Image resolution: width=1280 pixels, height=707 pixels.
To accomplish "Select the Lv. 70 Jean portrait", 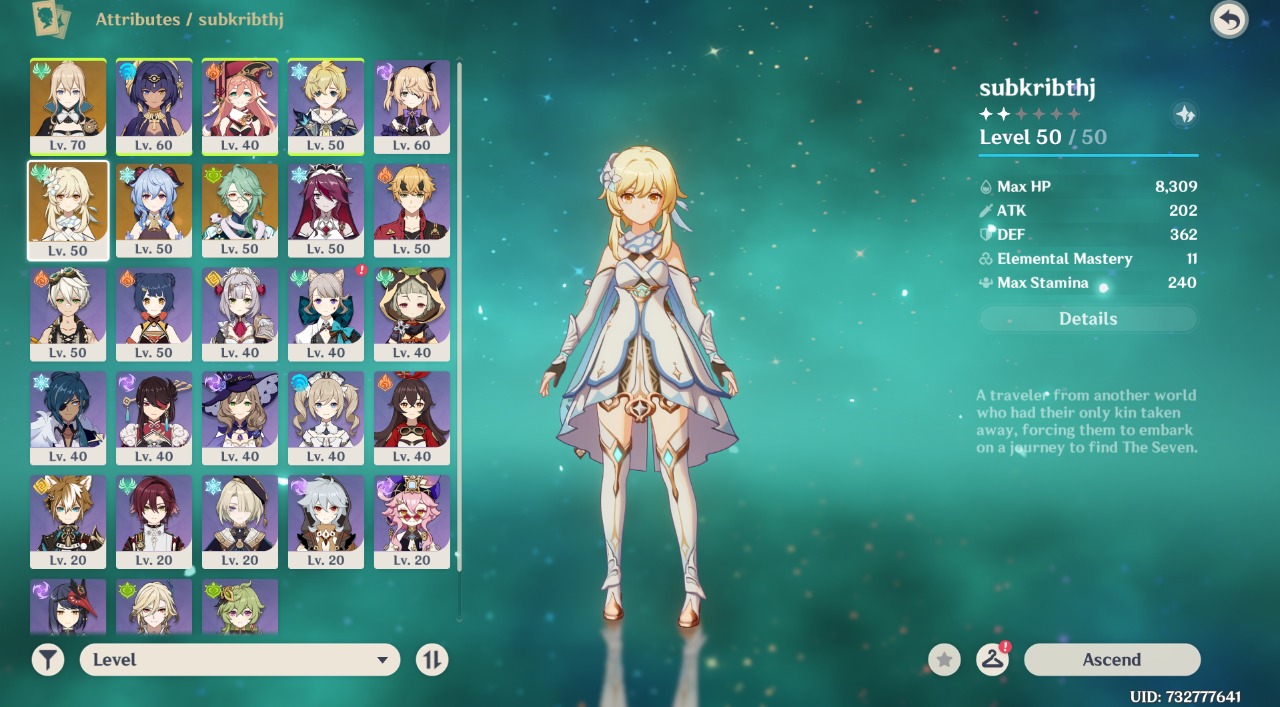I will point(68,105).
